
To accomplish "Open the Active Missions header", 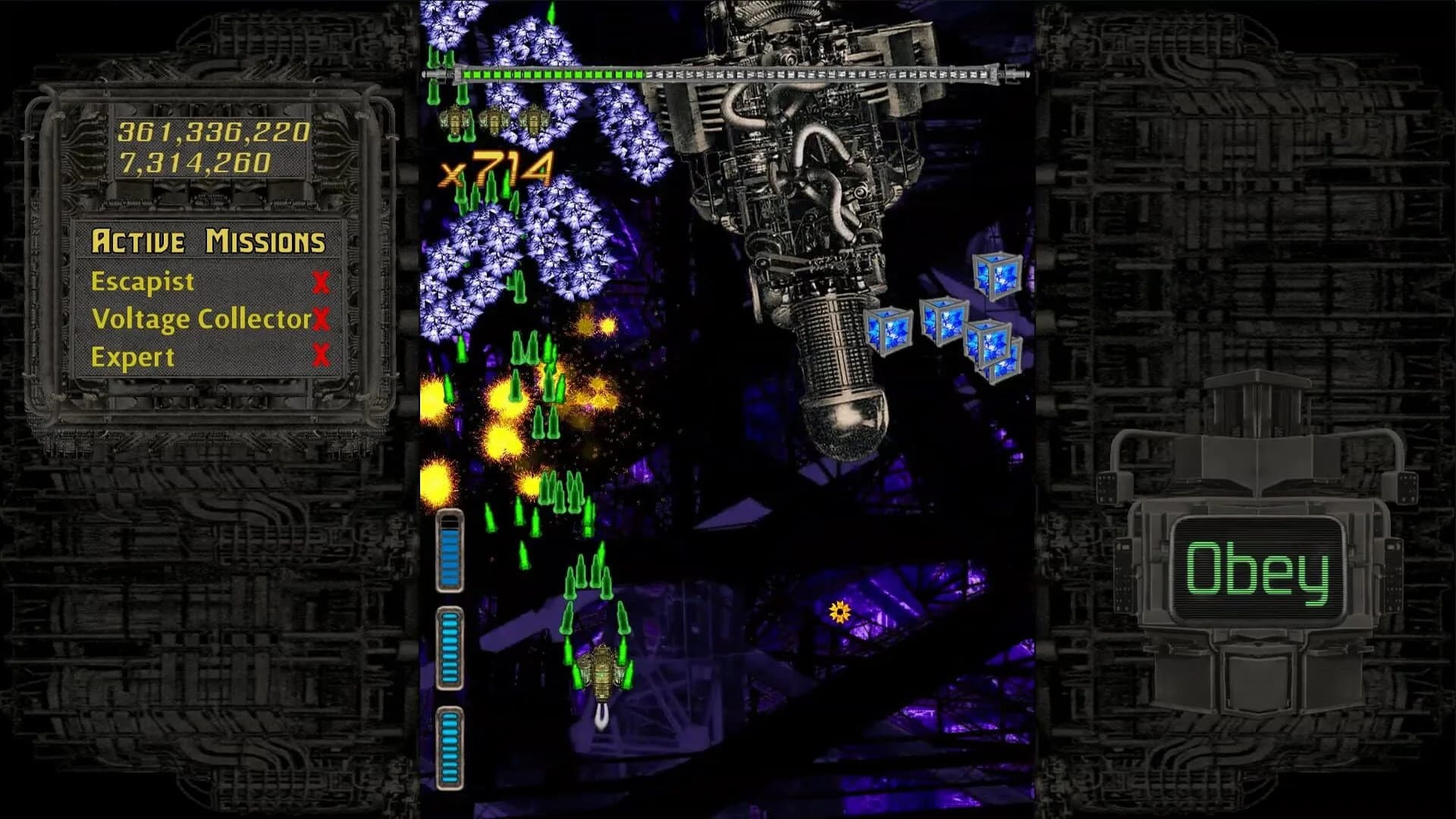I will [209, 241].
